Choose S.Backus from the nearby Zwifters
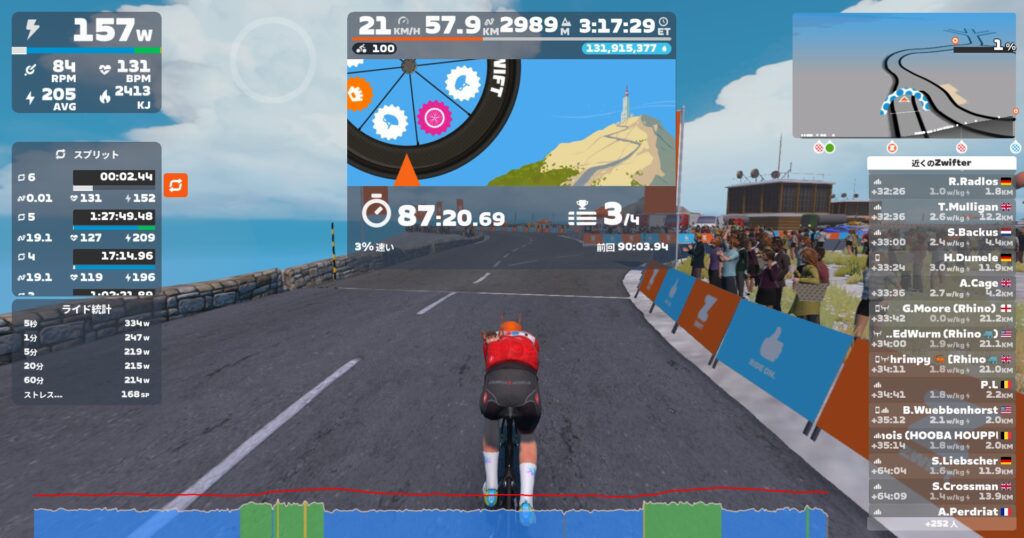This screenshot has width=1024, height=538. [941, 237]
